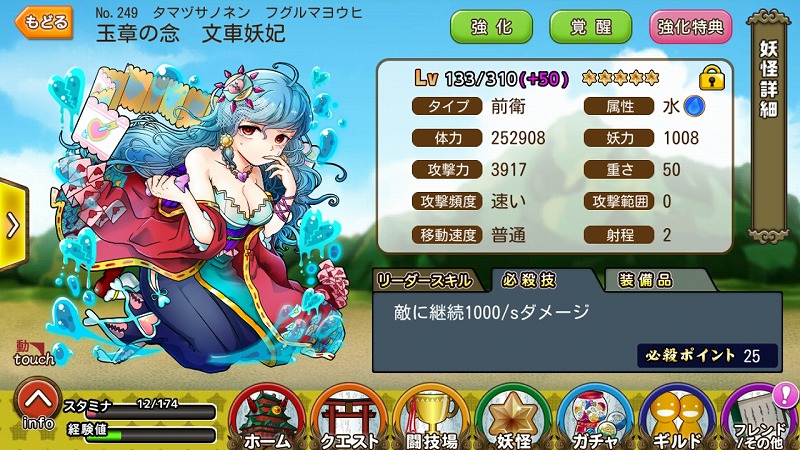
Task: Go to ホーム home screen
Action: (266, 418)
